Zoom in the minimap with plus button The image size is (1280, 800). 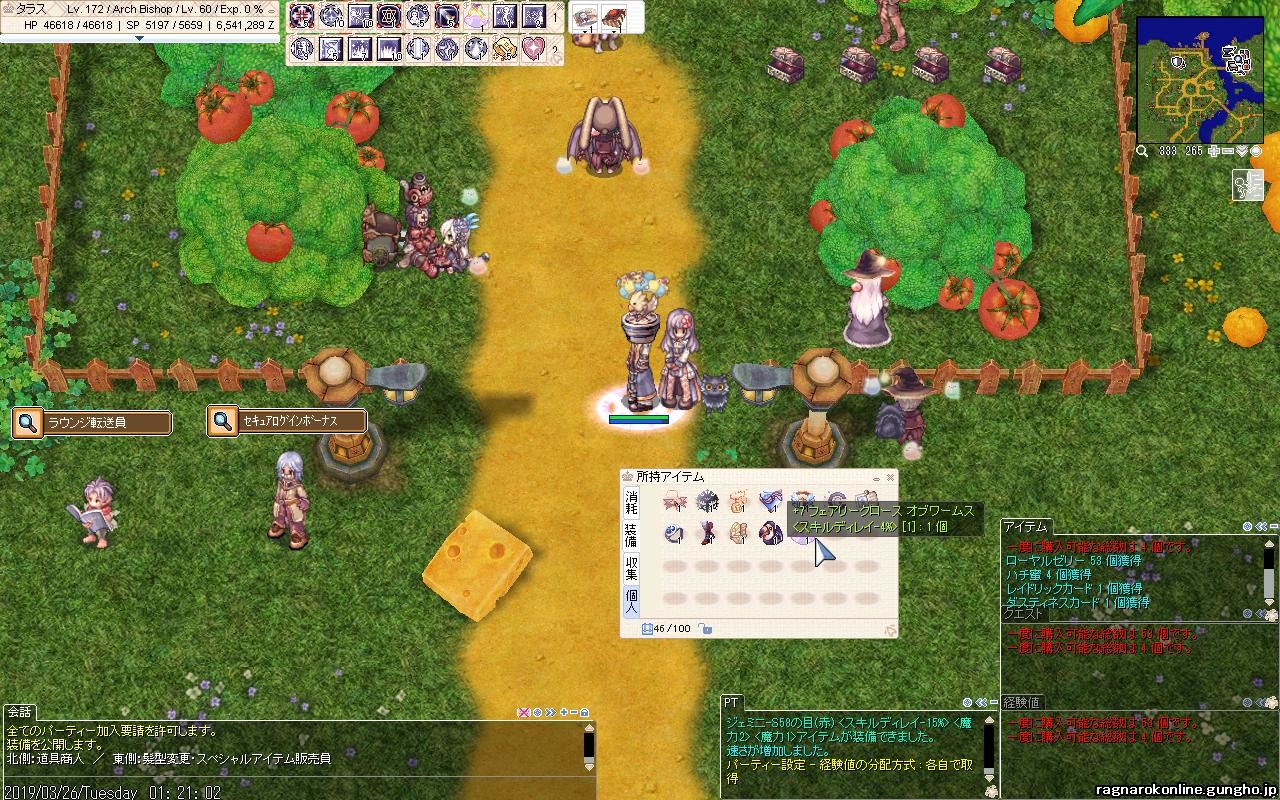click(x=1213, y=151)
